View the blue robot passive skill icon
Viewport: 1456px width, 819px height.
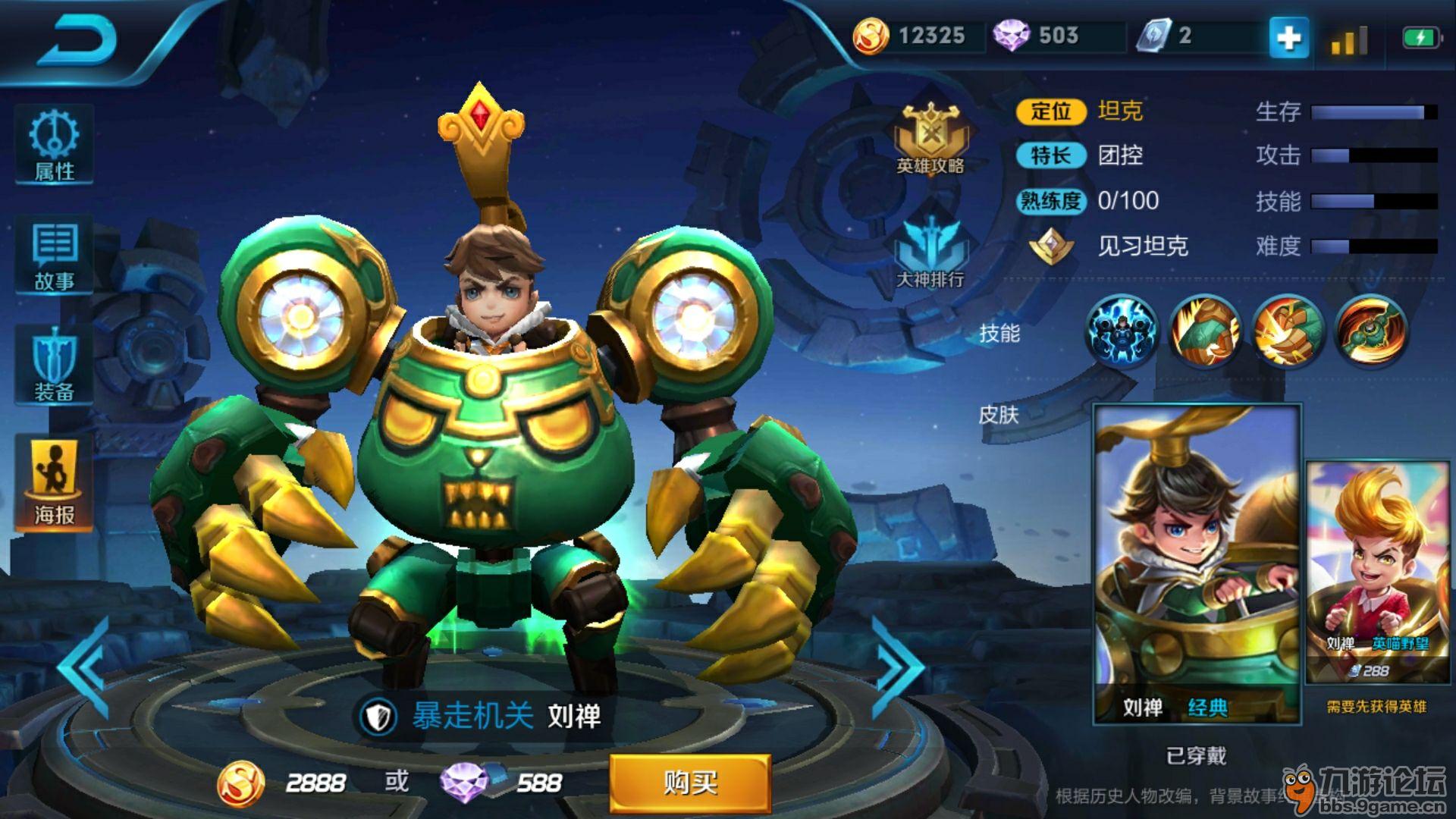(x=1122, y=331)
